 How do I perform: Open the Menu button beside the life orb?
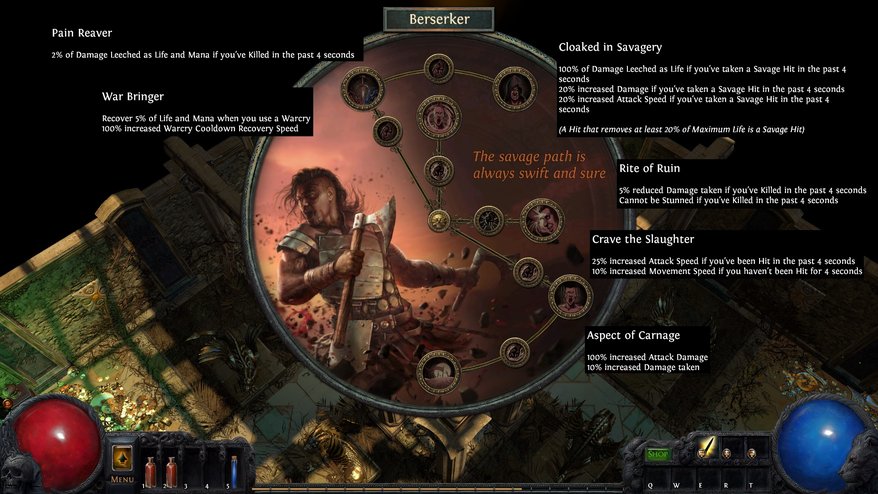(122, 463)
